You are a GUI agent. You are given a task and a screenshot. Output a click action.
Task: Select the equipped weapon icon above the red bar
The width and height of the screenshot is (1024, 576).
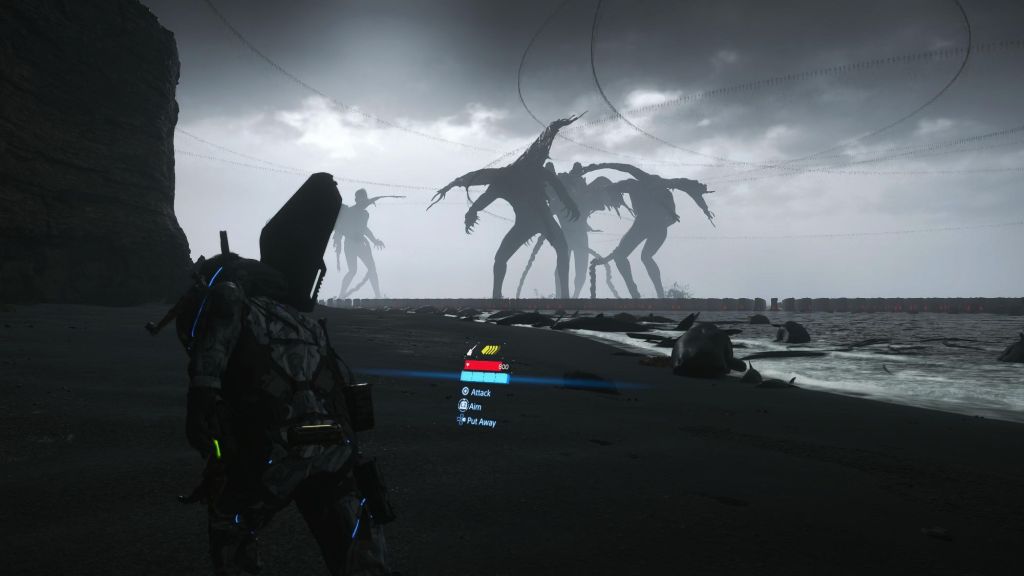[472, 351]
